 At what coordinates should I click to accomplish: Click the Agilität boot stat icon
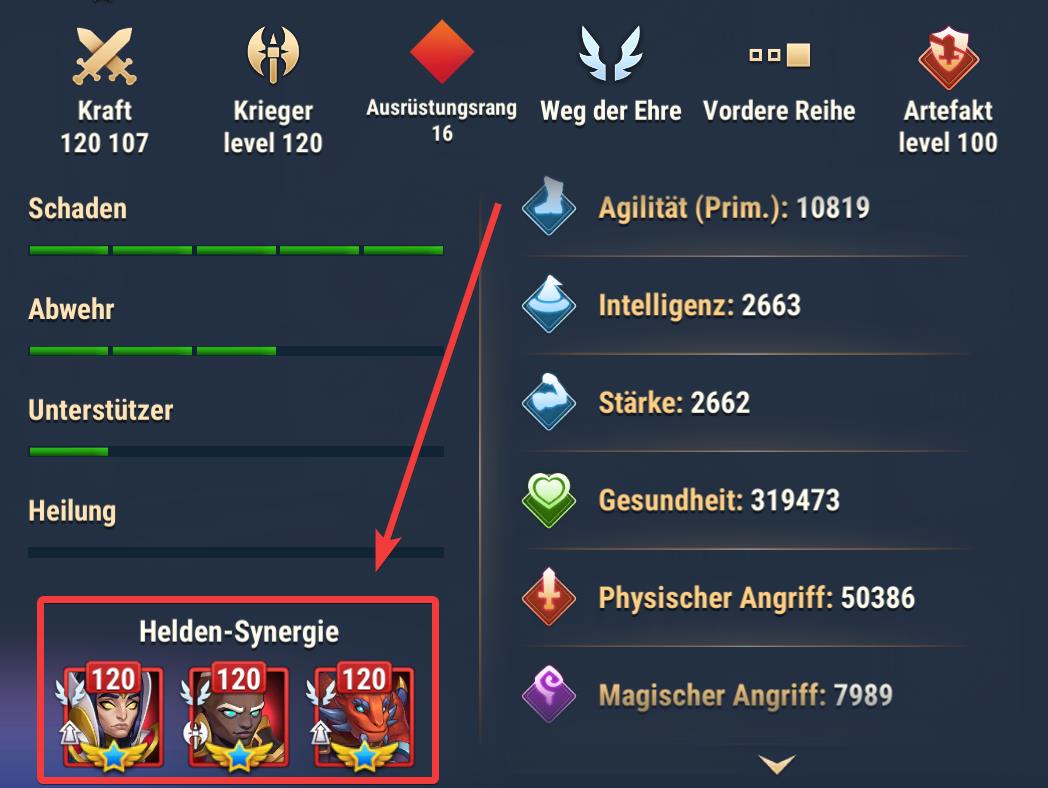[x=549, y=207]
